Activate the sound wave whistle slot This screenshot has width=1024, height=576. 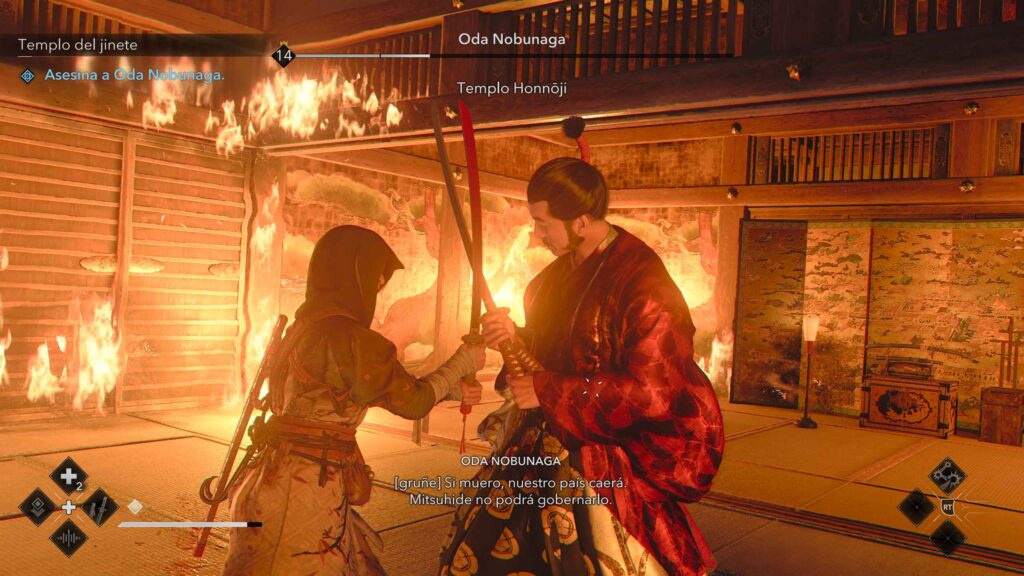(x=68, y=538)
